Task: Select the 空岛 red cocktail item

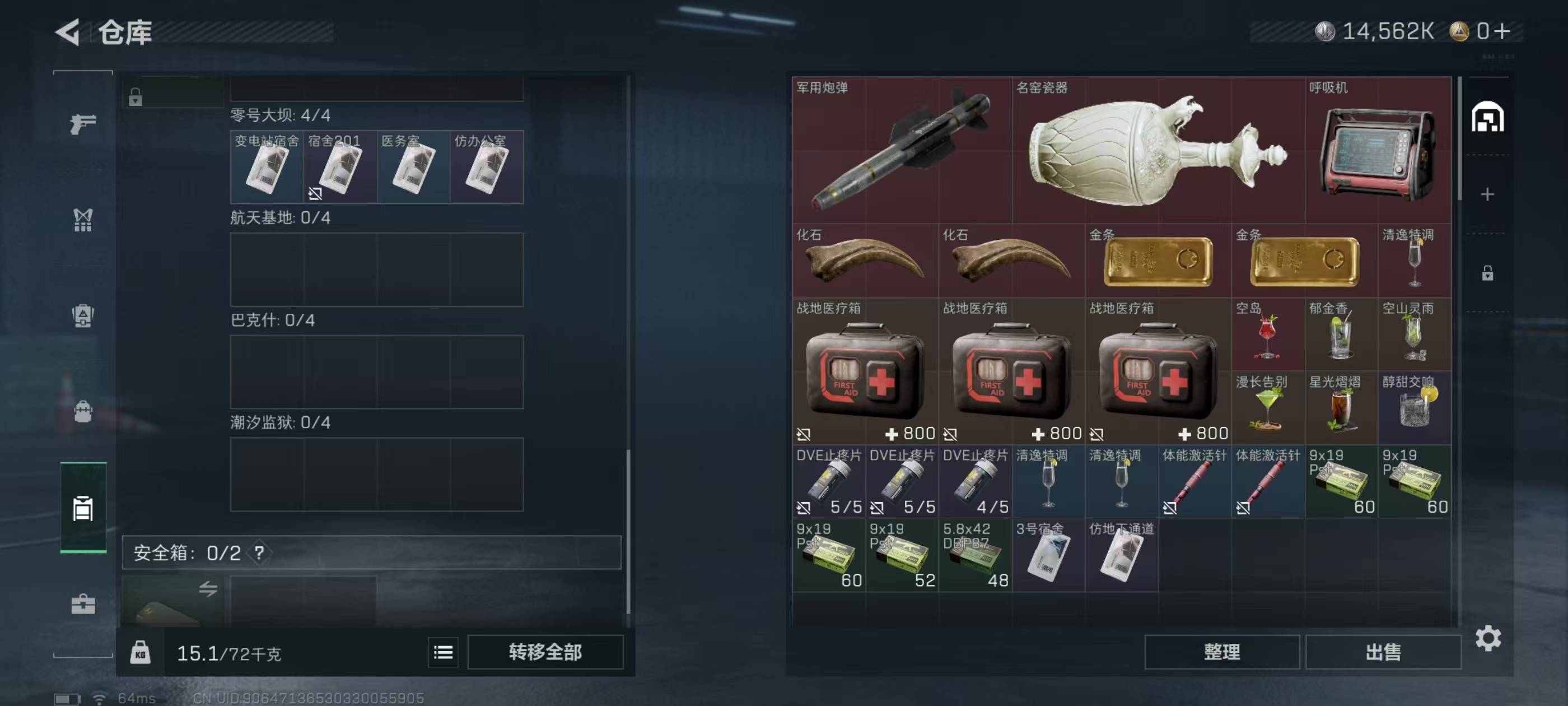Action: [1268, 335]
